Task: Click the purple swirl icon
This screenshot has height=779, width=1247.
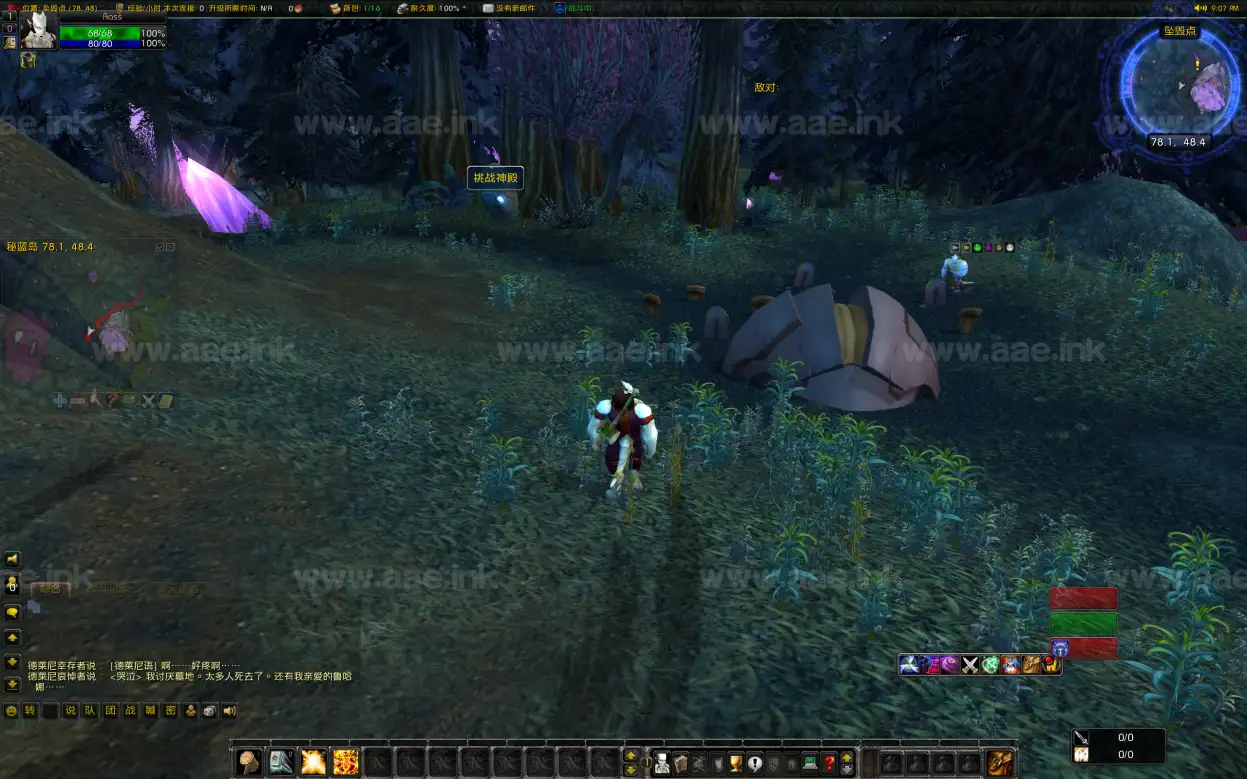Action: [950, 664]
